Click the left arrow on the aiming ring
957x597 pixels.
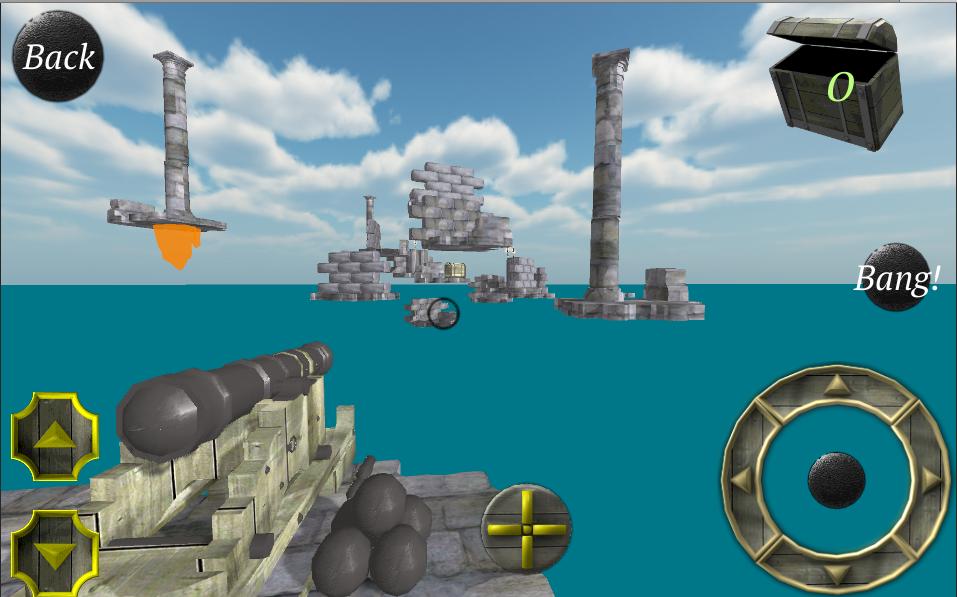[x=741, y=479]
